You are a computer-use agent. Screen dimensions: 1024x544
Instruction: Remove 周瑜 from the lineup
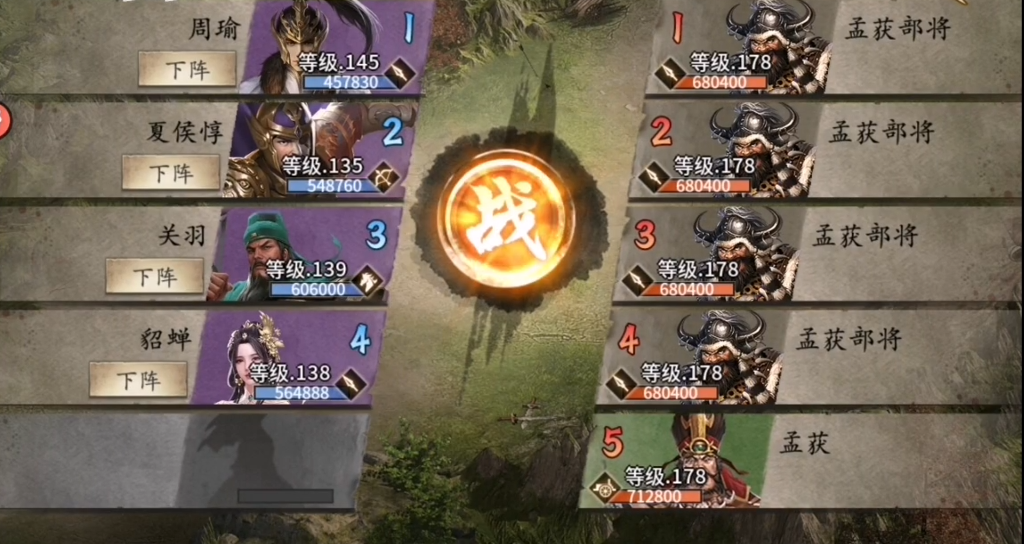(187, 68)
